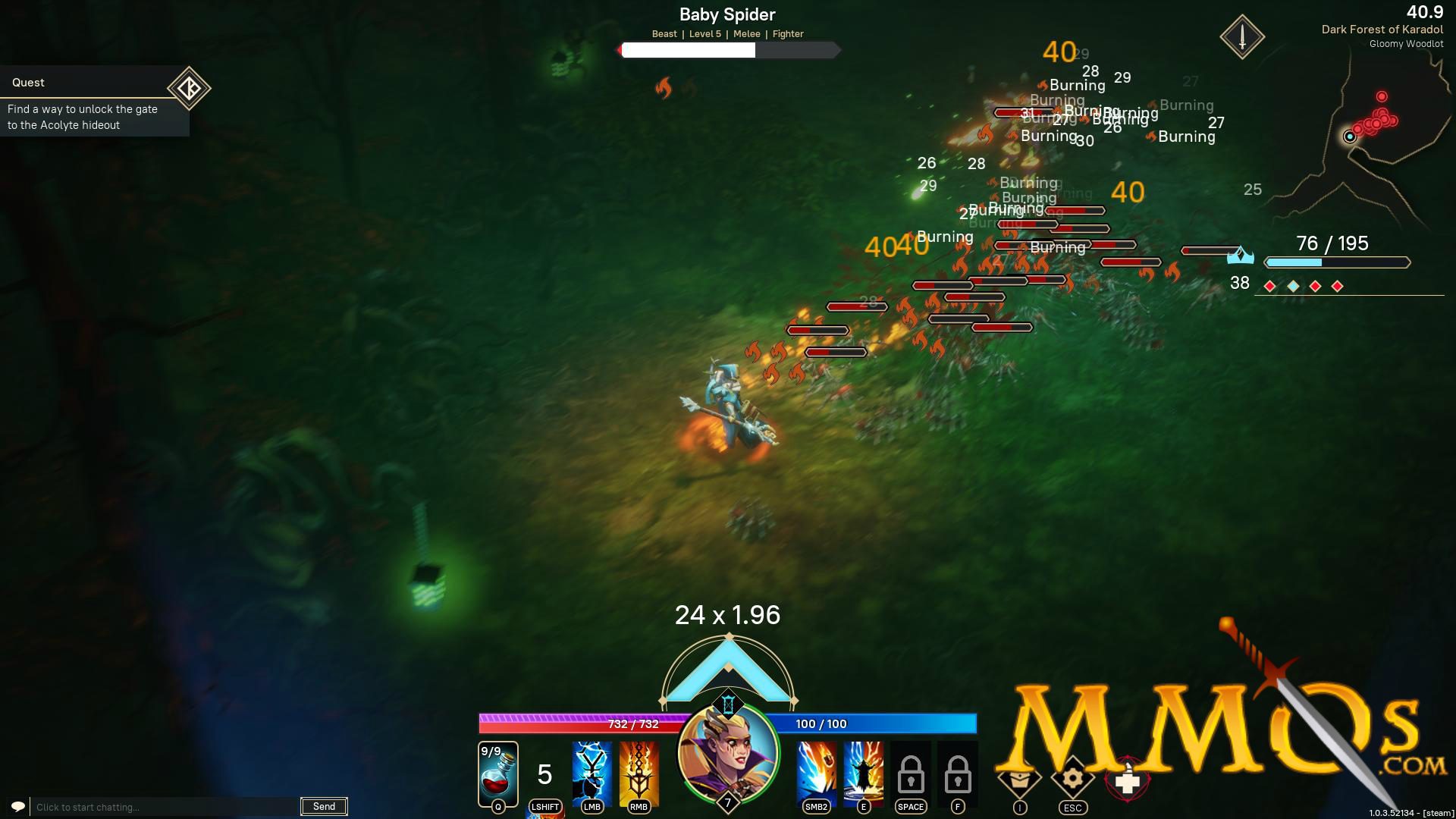This screenshot has width=1456, height=819.
Task: Select the quest objective tracker text
Action: pos(83,117)
